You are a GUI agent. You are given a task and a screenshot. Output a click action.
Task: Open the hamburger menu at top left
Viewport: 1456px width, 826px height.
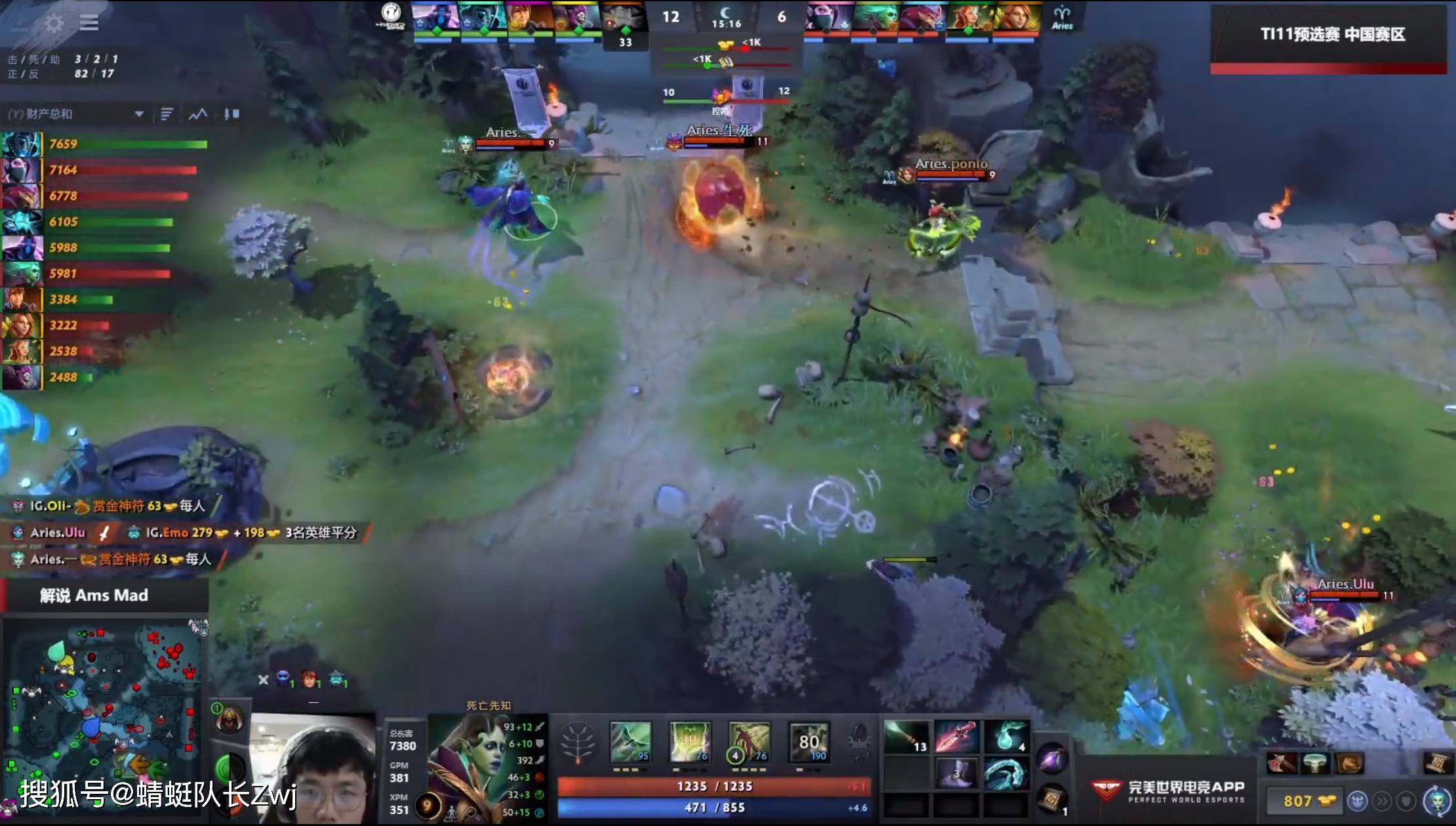pos(89,22)
